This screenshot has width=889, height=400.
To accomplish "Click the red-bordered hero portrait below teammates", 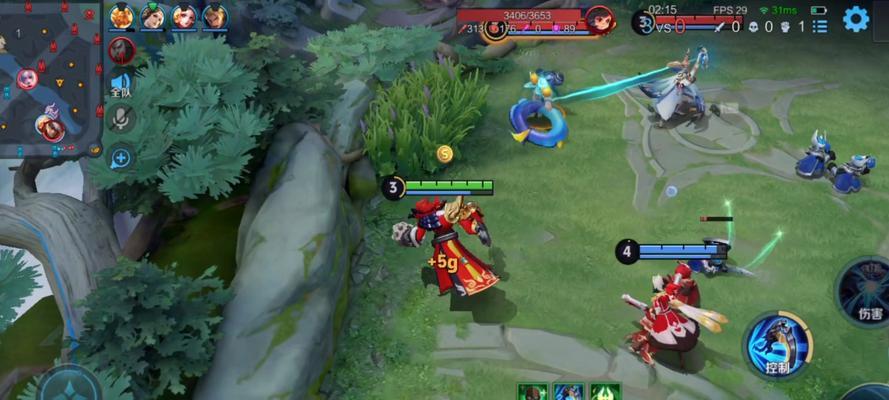I will [121, 50].
